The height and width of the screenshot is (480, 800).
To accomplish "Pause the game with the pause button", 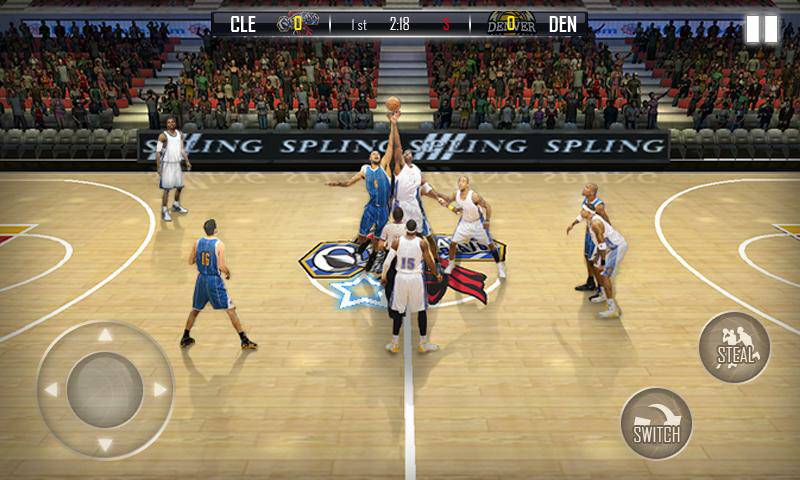I will pos(761,28).
